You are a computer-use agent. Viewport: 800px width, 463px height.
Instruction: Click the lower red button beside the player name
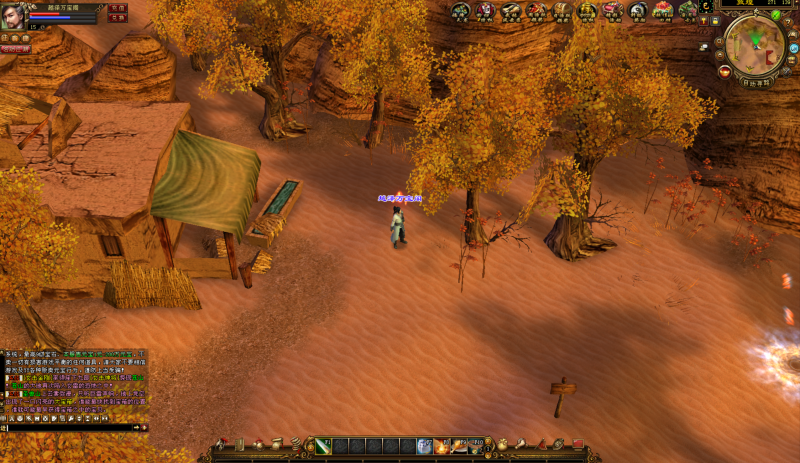pos(117,18)
